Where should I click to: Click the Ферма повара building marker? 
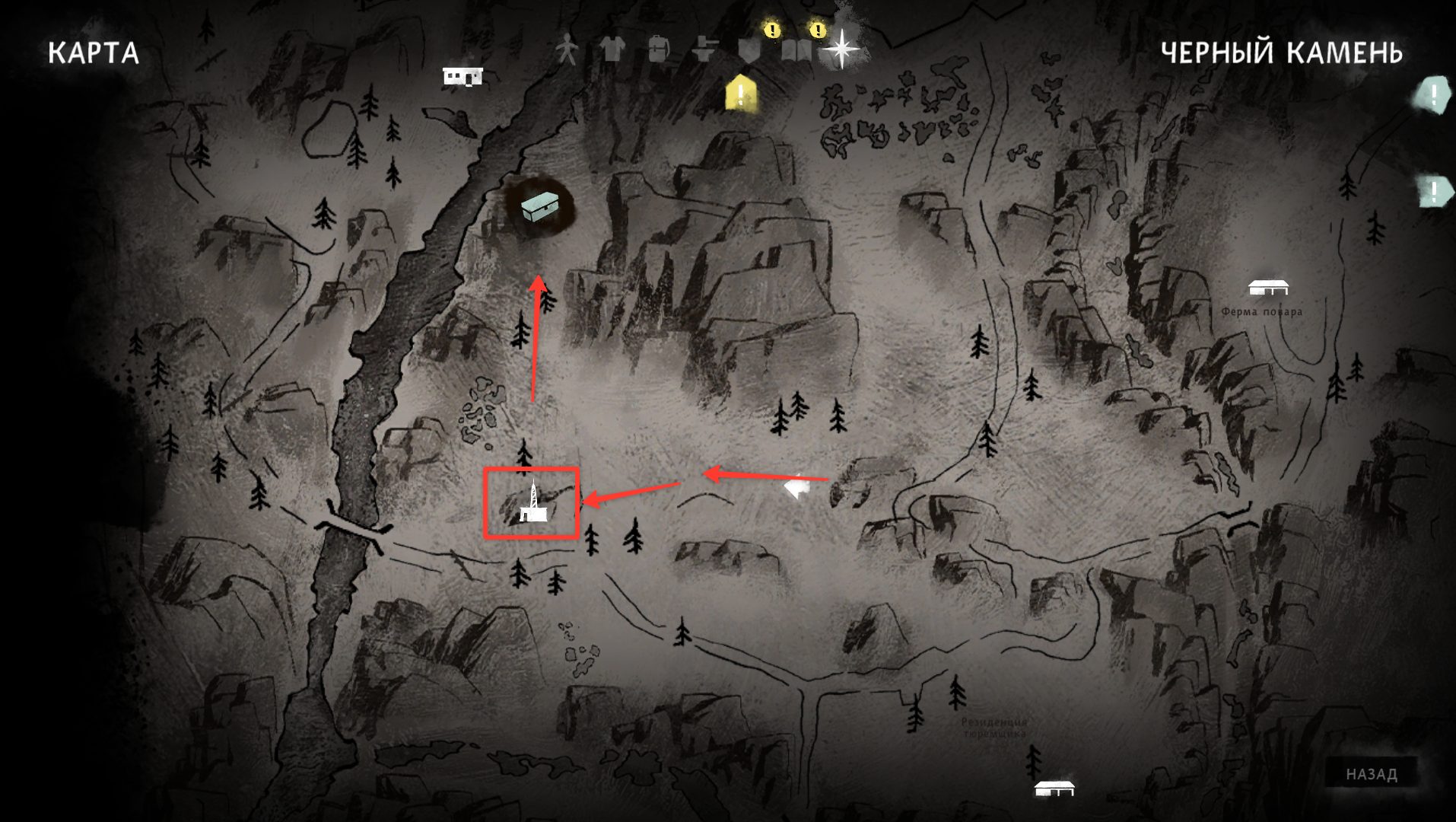pos(1268,288)
